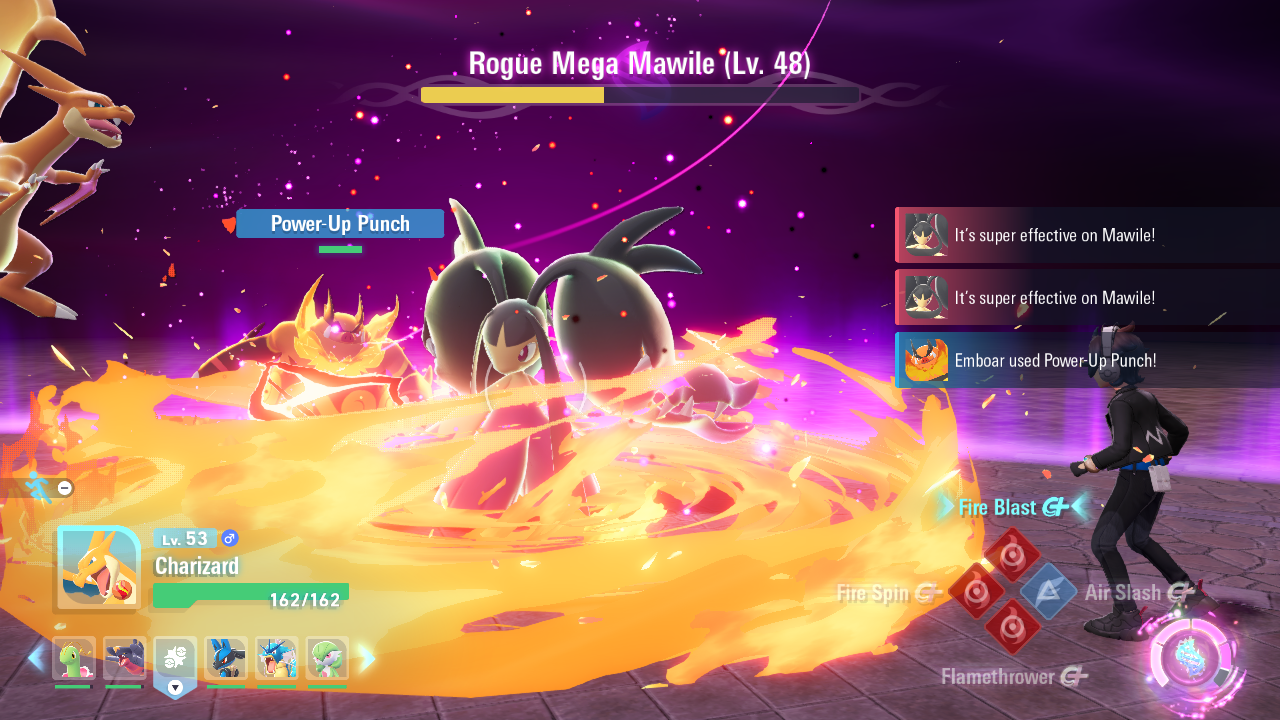Switch to Meganium in the party bar
This screenshot has height=720, width=1280.
point(73,658)
